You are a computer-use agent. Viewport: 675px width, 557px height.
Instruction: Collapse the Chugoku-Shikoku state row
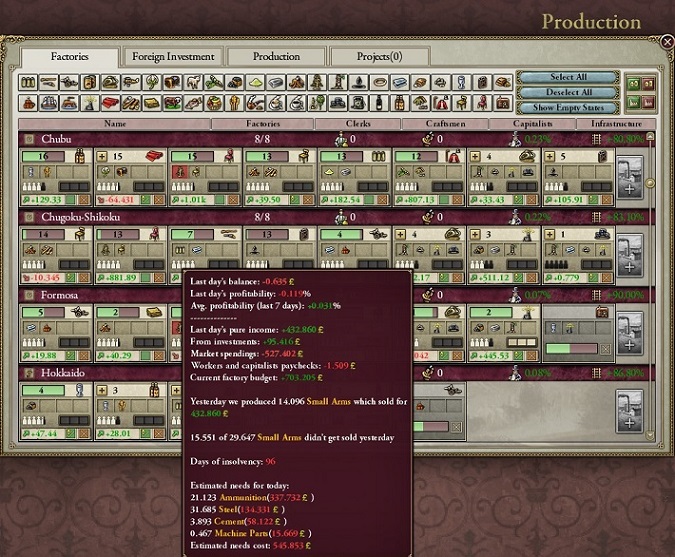[x=29, y=217]
